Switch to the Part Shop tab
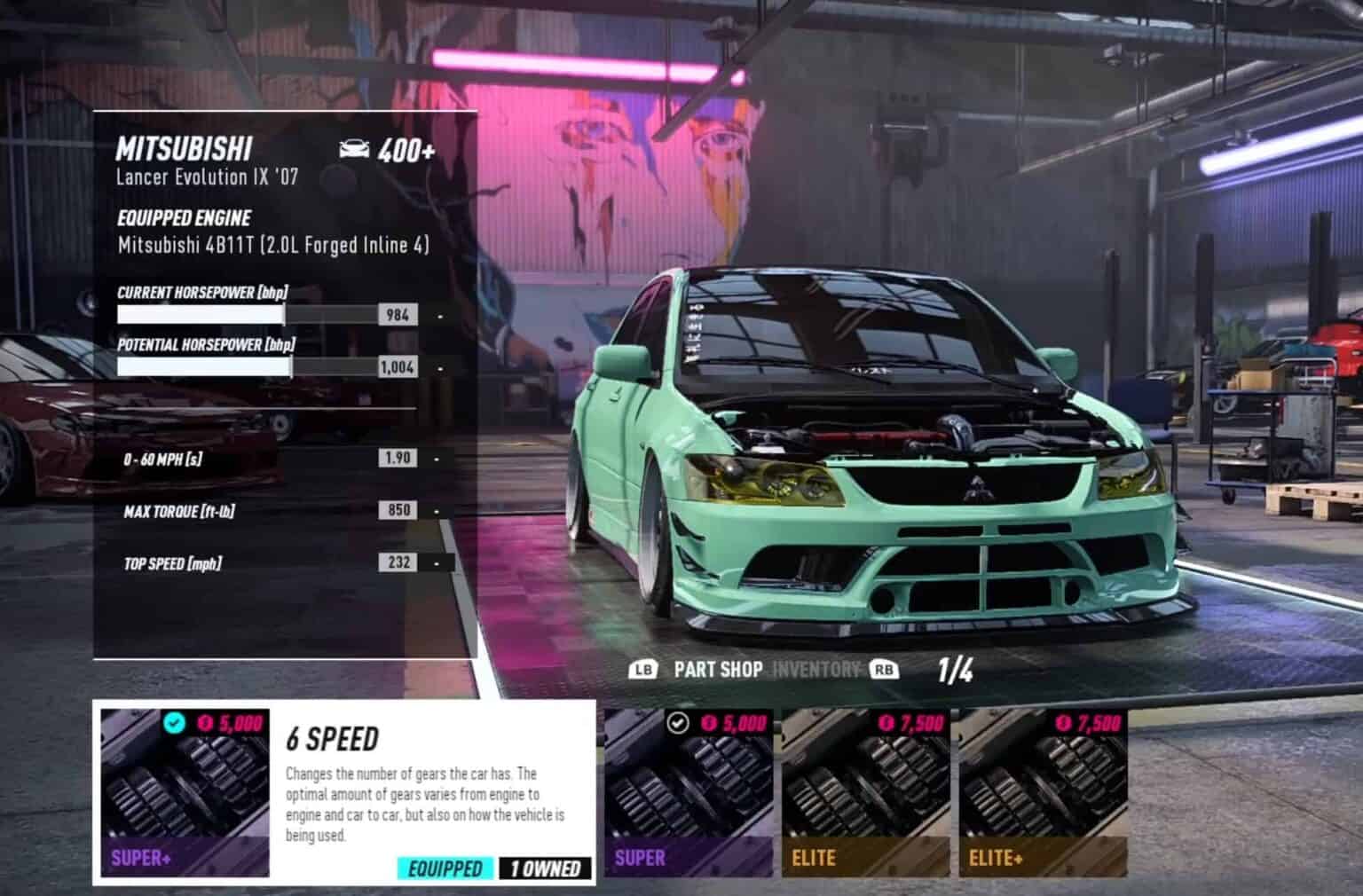The width and height of the screenshot is (1363, 896). 717,670
